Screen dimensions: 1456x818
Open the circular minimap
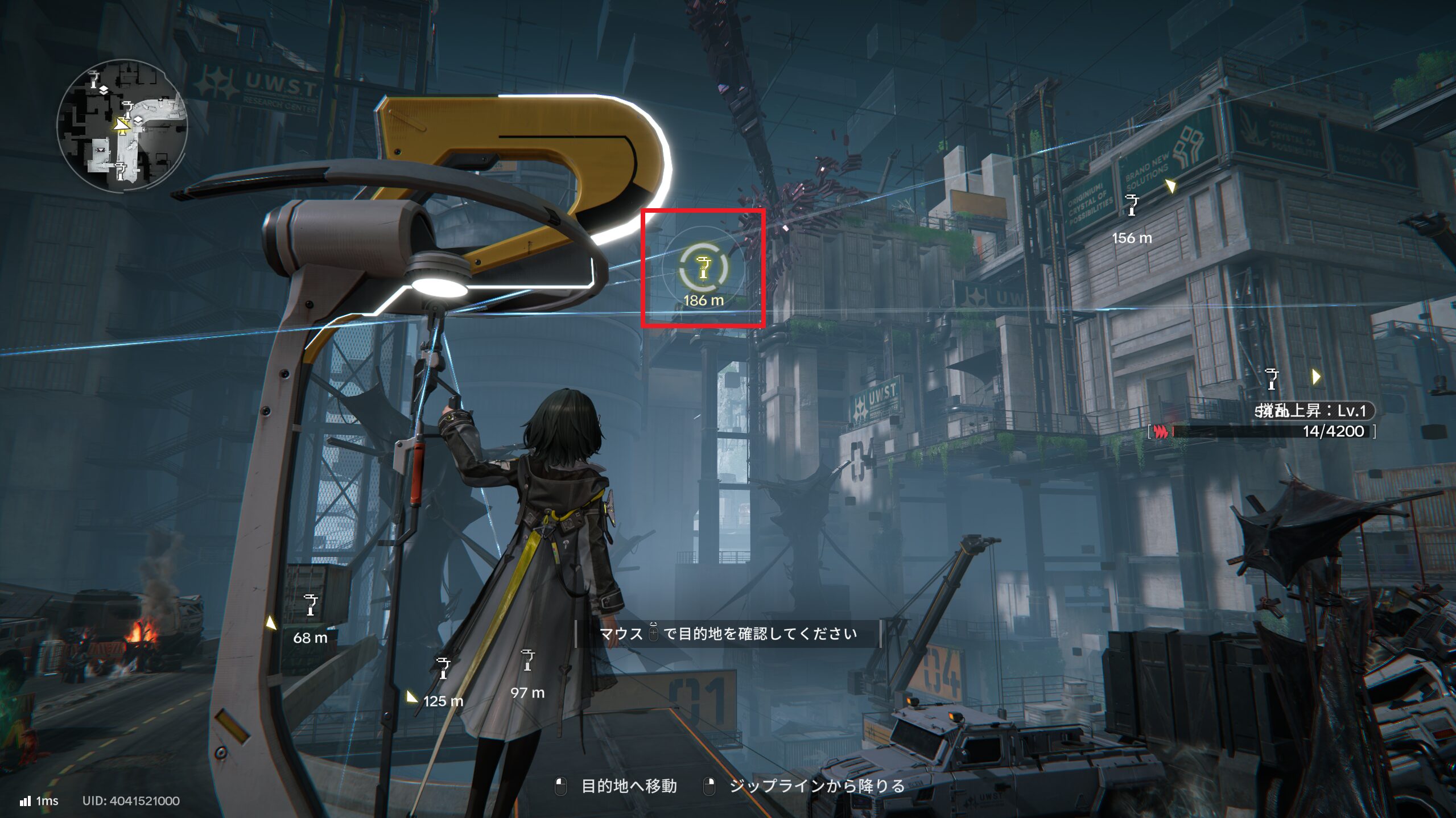(122, 125)
